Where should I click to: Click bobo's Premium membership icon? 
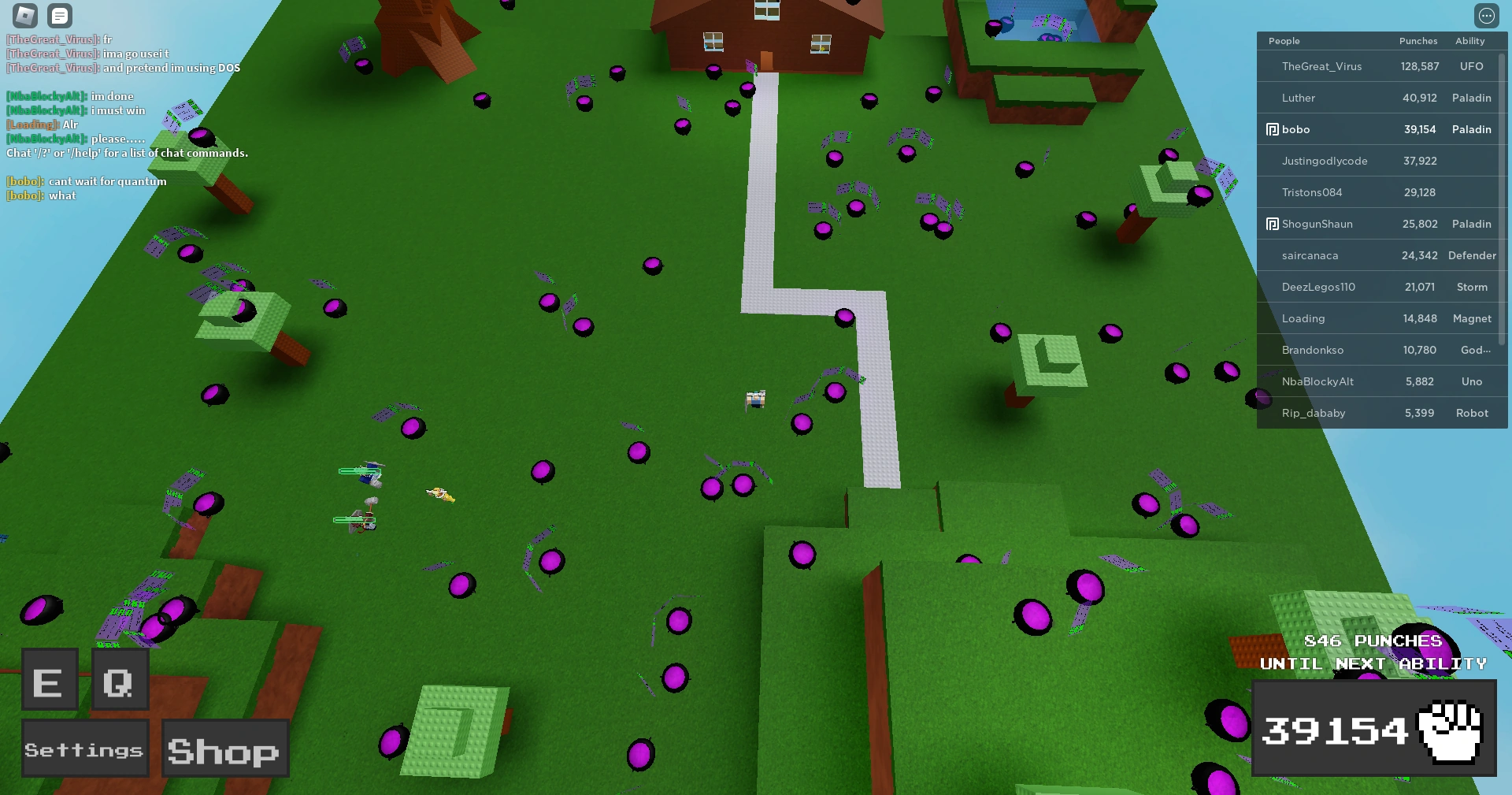1273,128
